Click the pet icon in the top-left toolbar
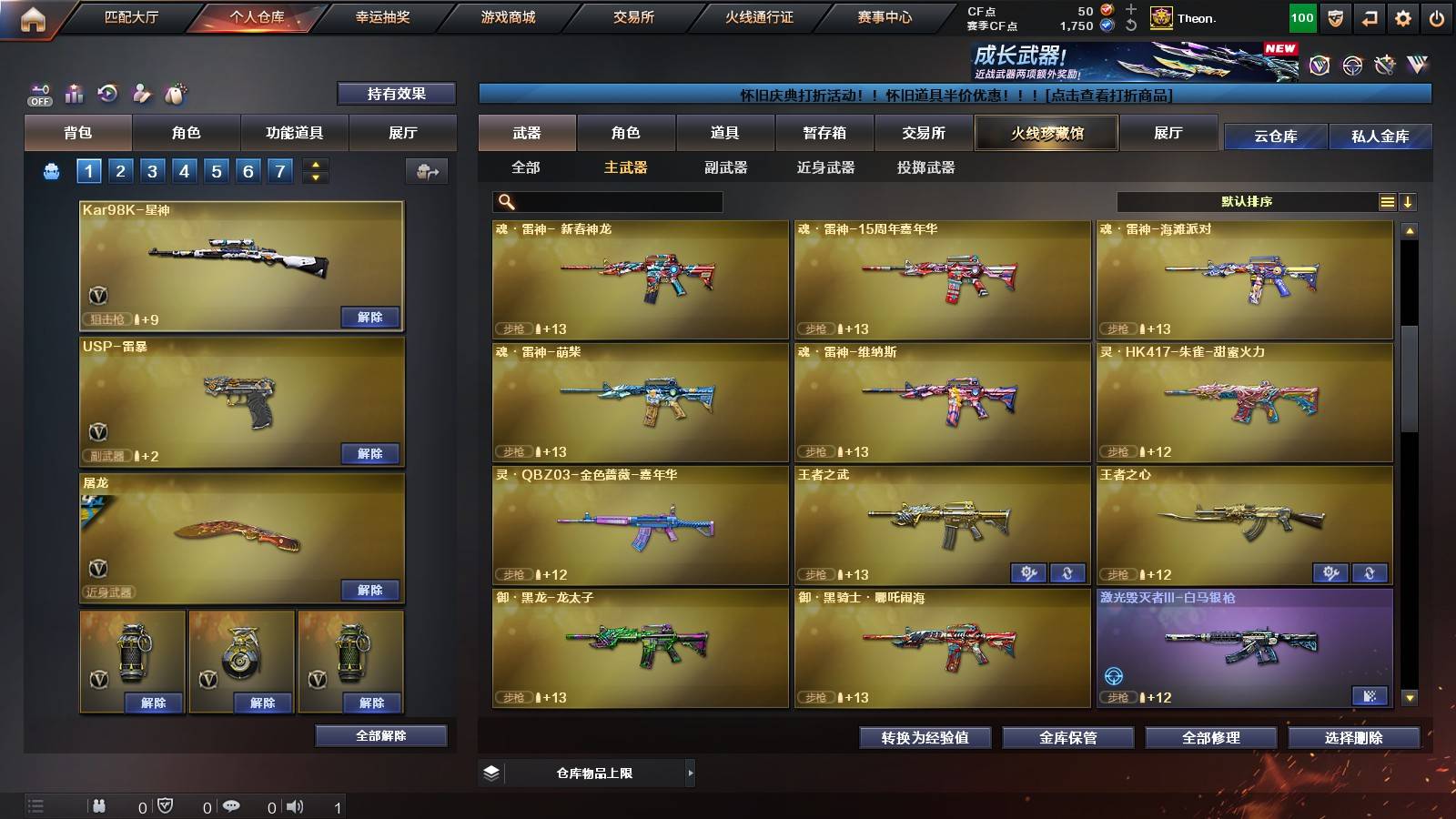1456x819 pixels. 177,91
